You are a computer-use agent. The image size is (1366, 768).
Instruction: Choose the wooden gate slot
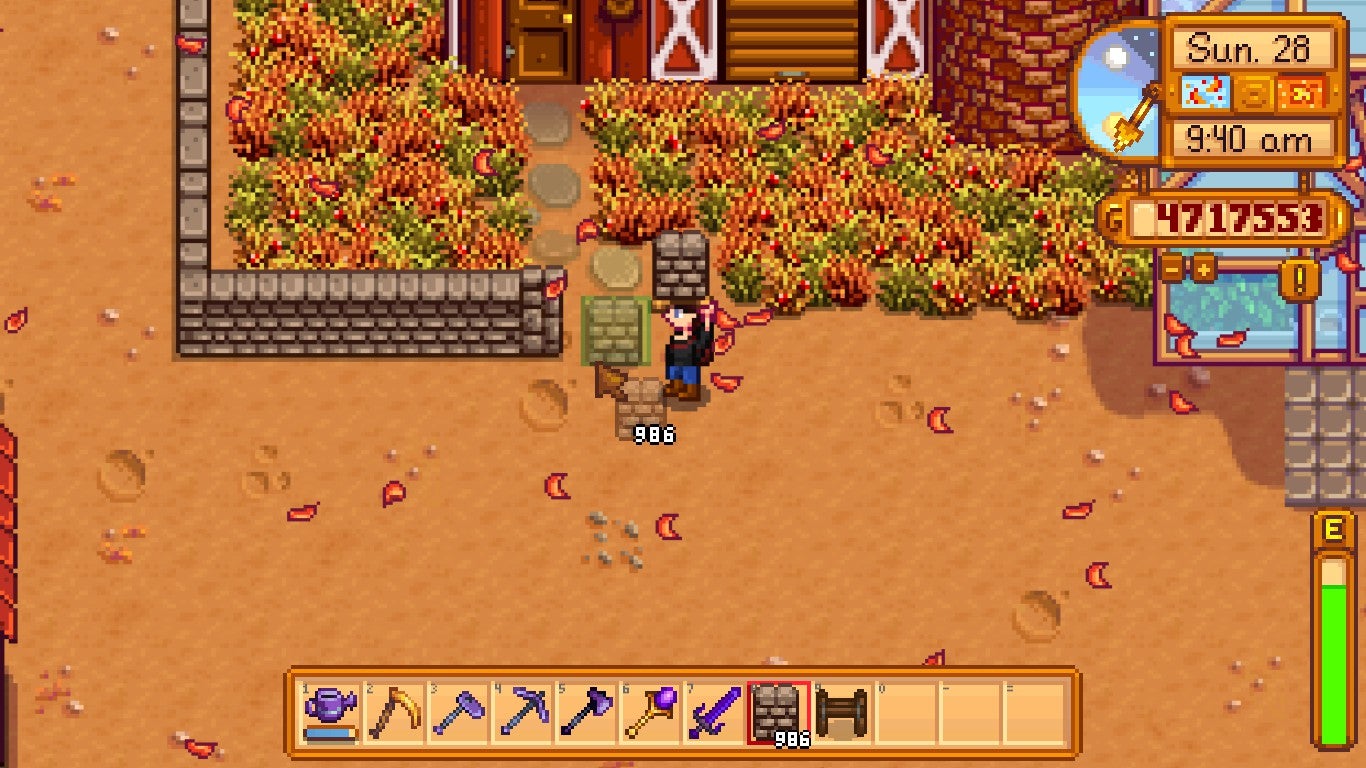click(842, 713)
